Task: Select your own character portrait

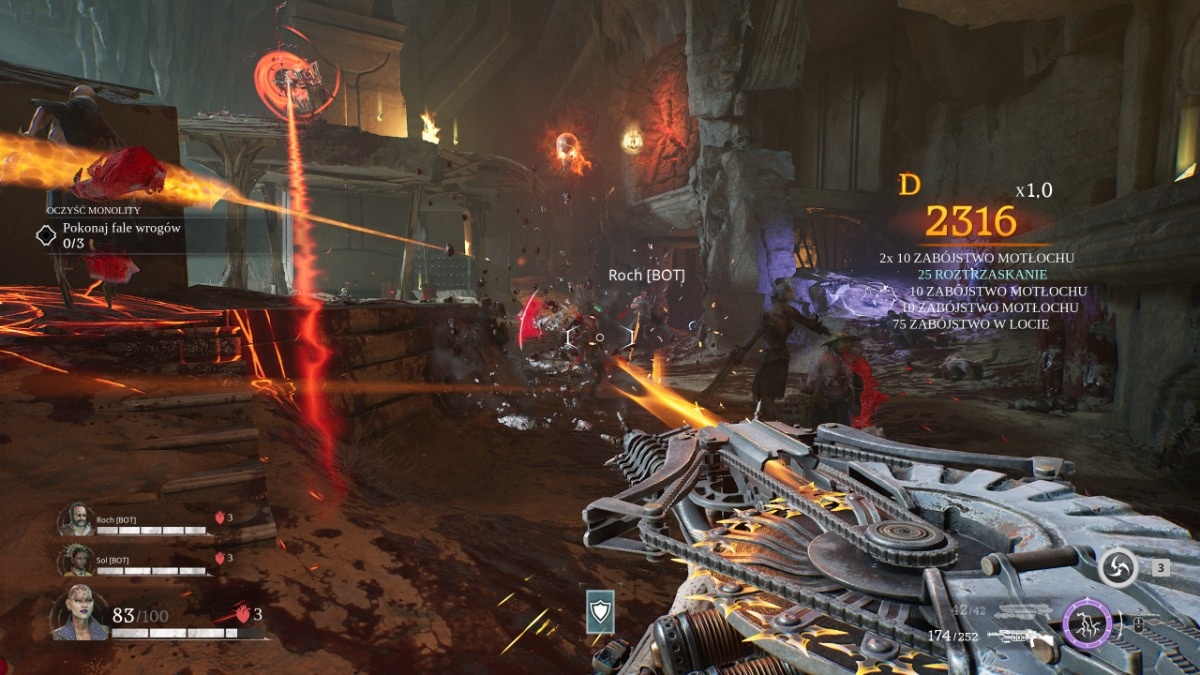Action: pyautogui.click(x=80, y=612)
